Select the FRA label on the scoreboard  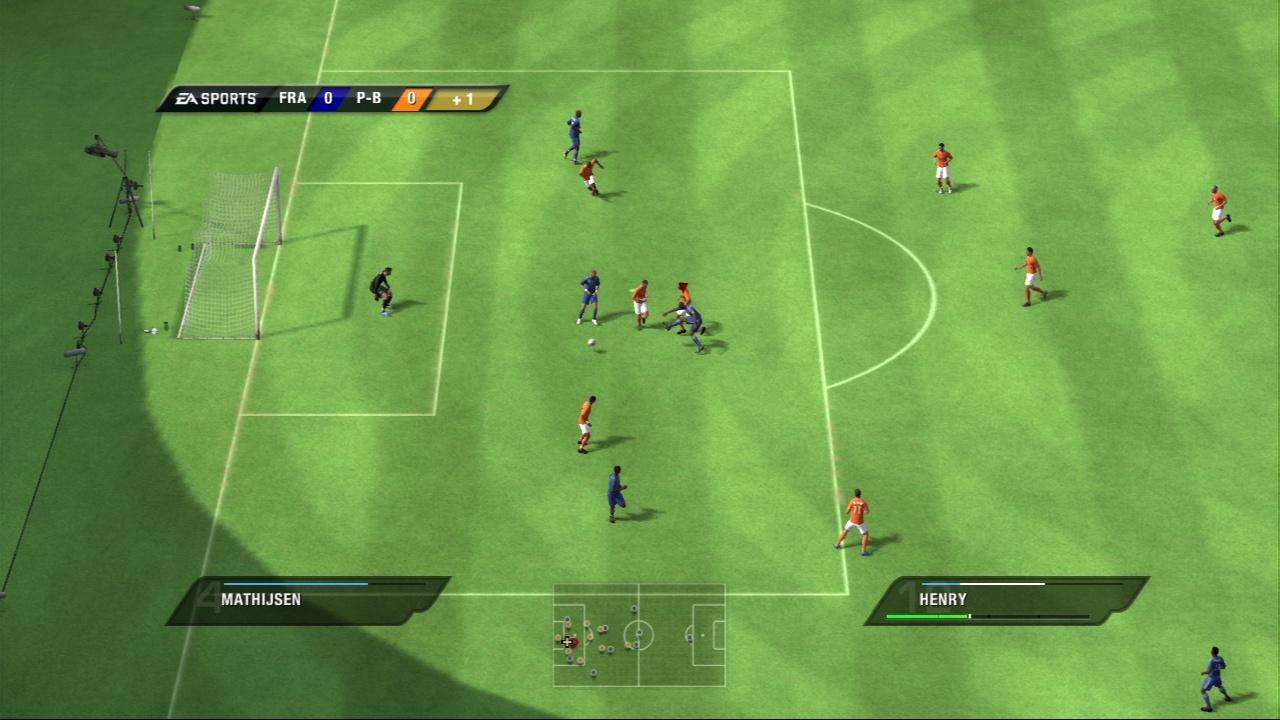point(292,98)
